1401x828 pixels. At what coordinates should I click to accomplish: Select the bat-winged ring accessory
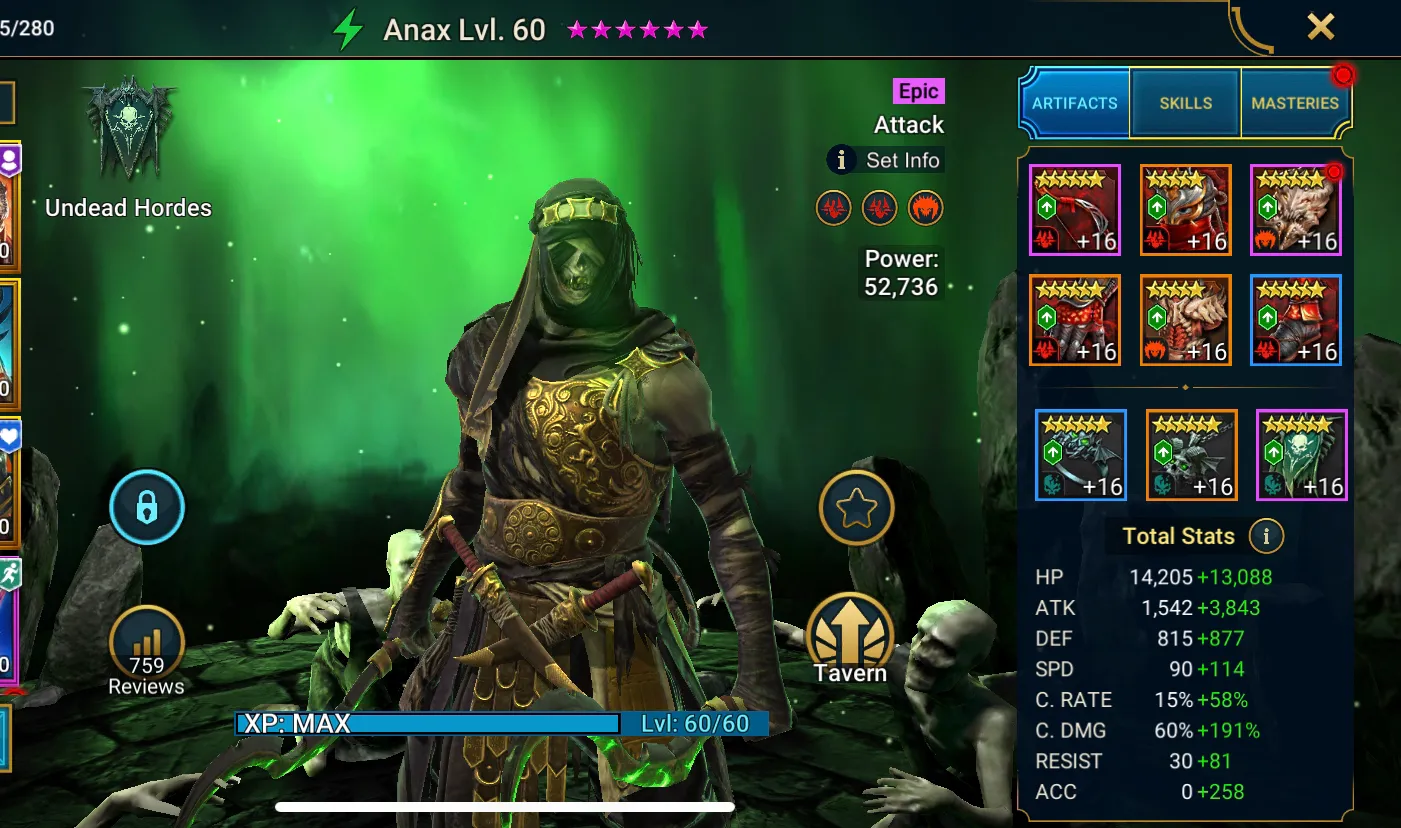tap(1081, 455)
